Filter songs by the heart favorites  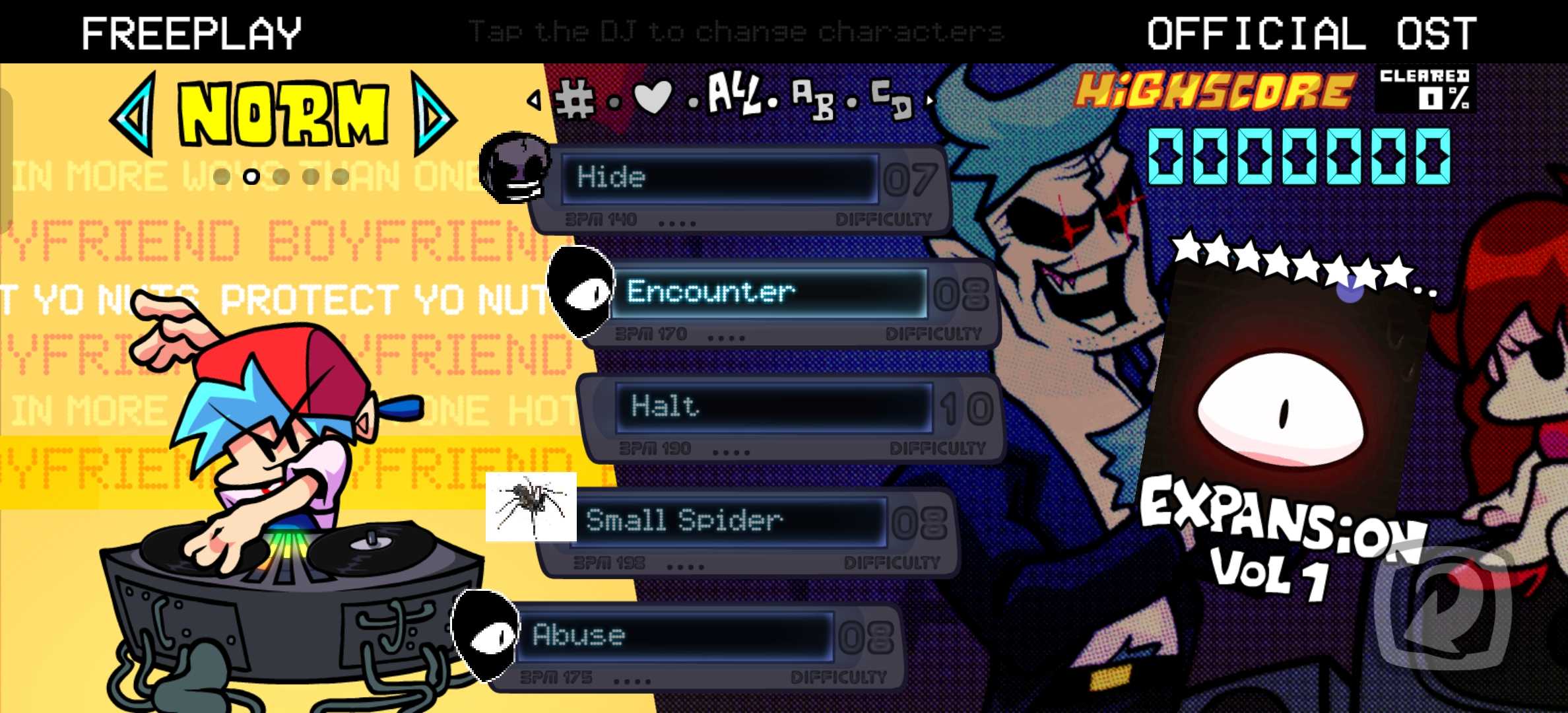tap(652, 98)
